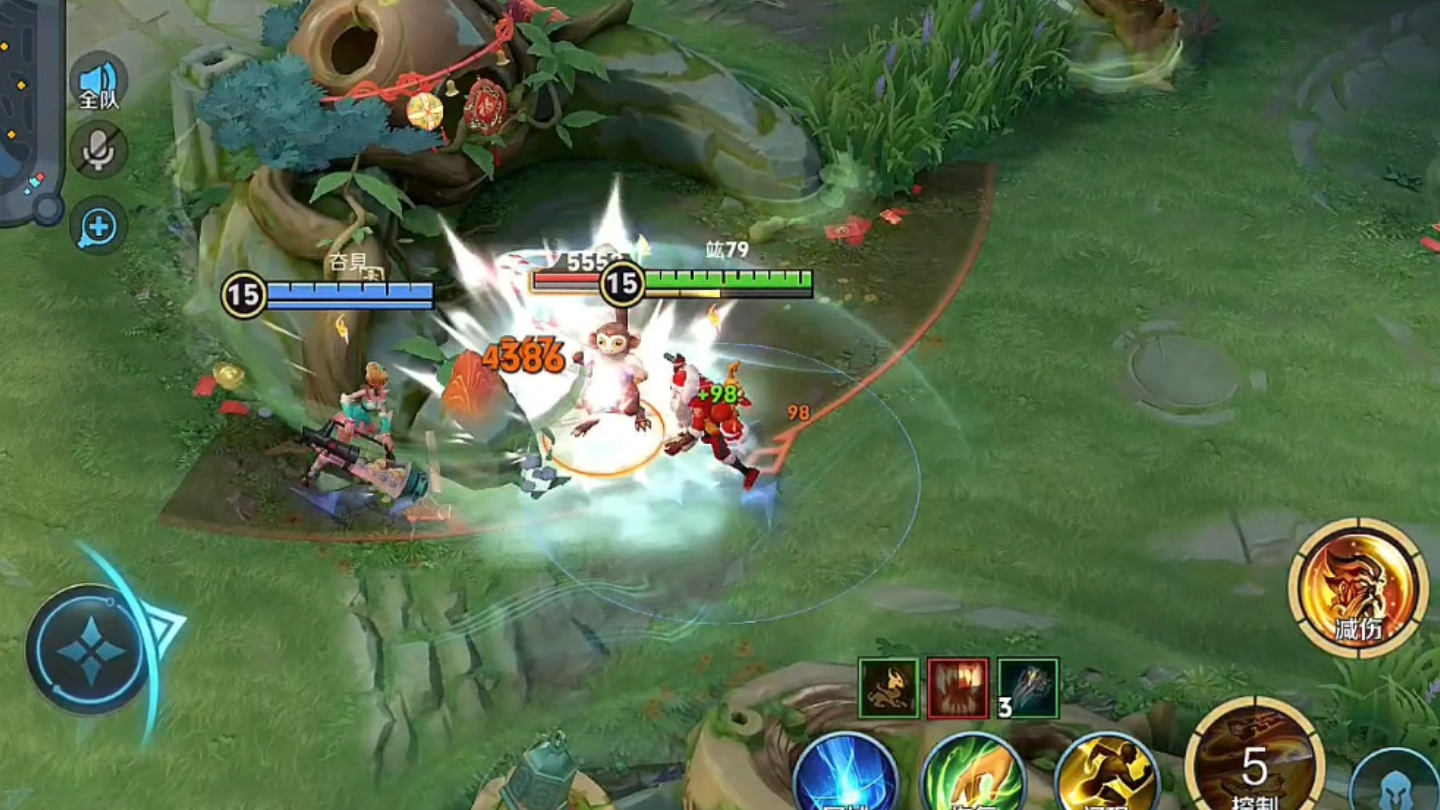Open the quick chat plus bubble

pos(98,225)
